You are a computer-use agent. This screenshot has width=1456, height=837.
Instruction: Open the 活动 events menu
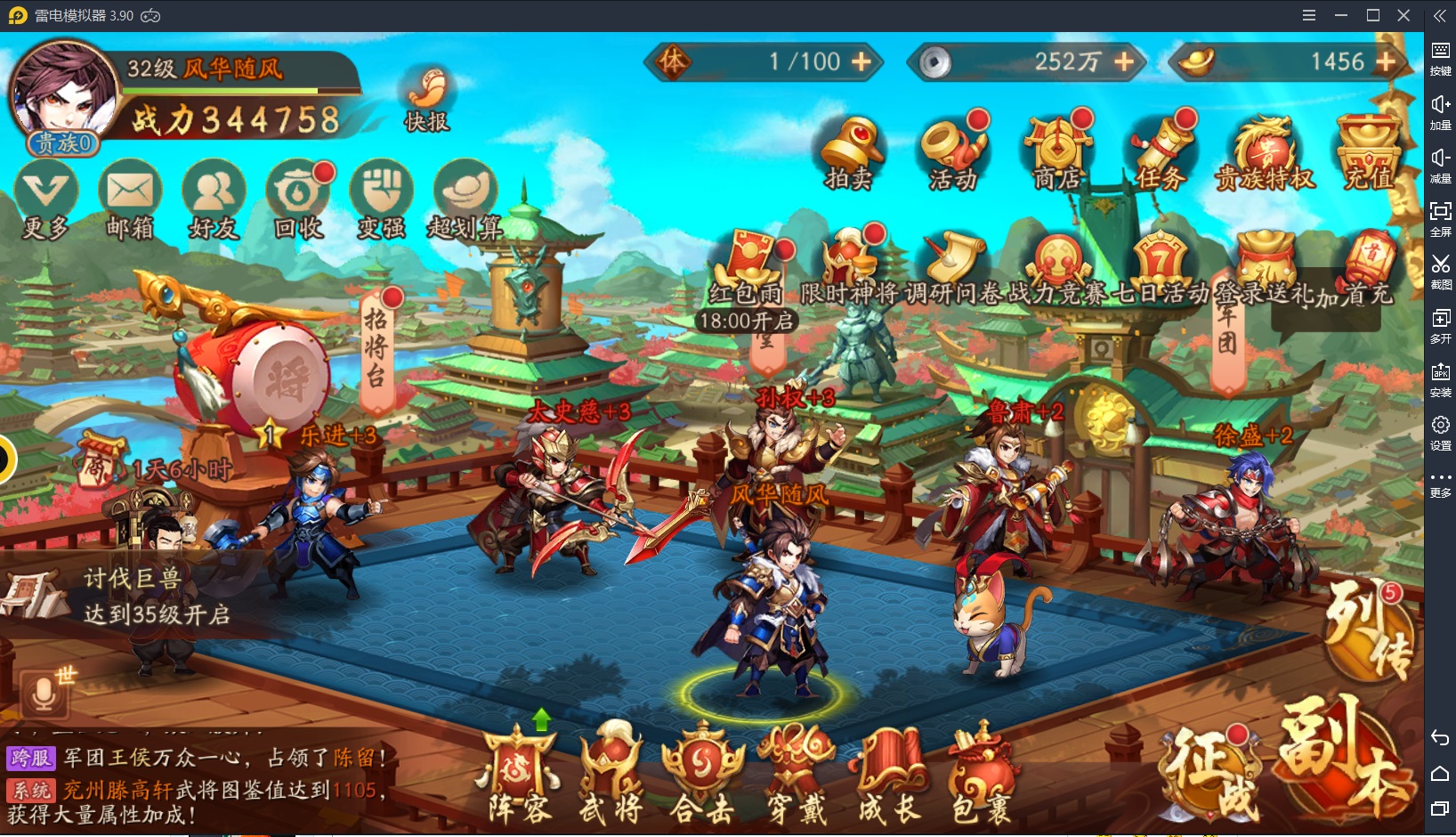(x=953, y=150)
